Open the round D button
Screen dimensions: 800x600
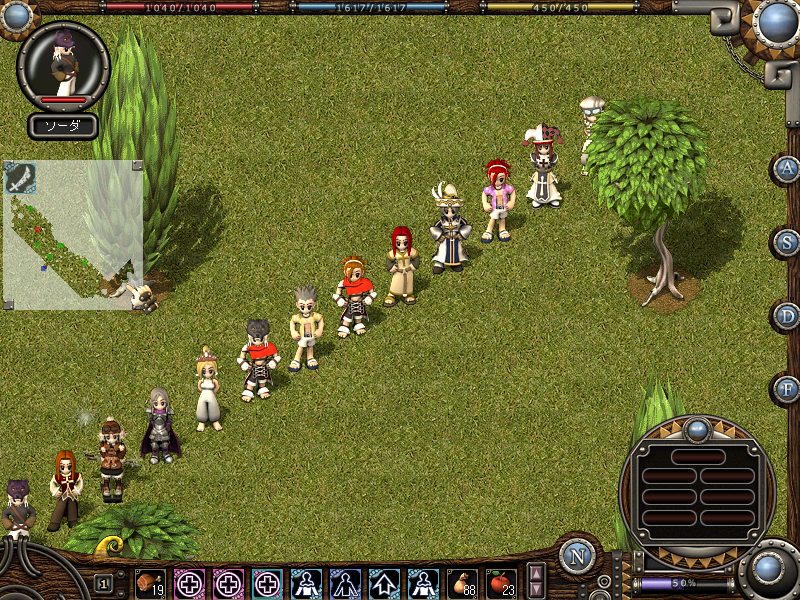tap(788, 316)
